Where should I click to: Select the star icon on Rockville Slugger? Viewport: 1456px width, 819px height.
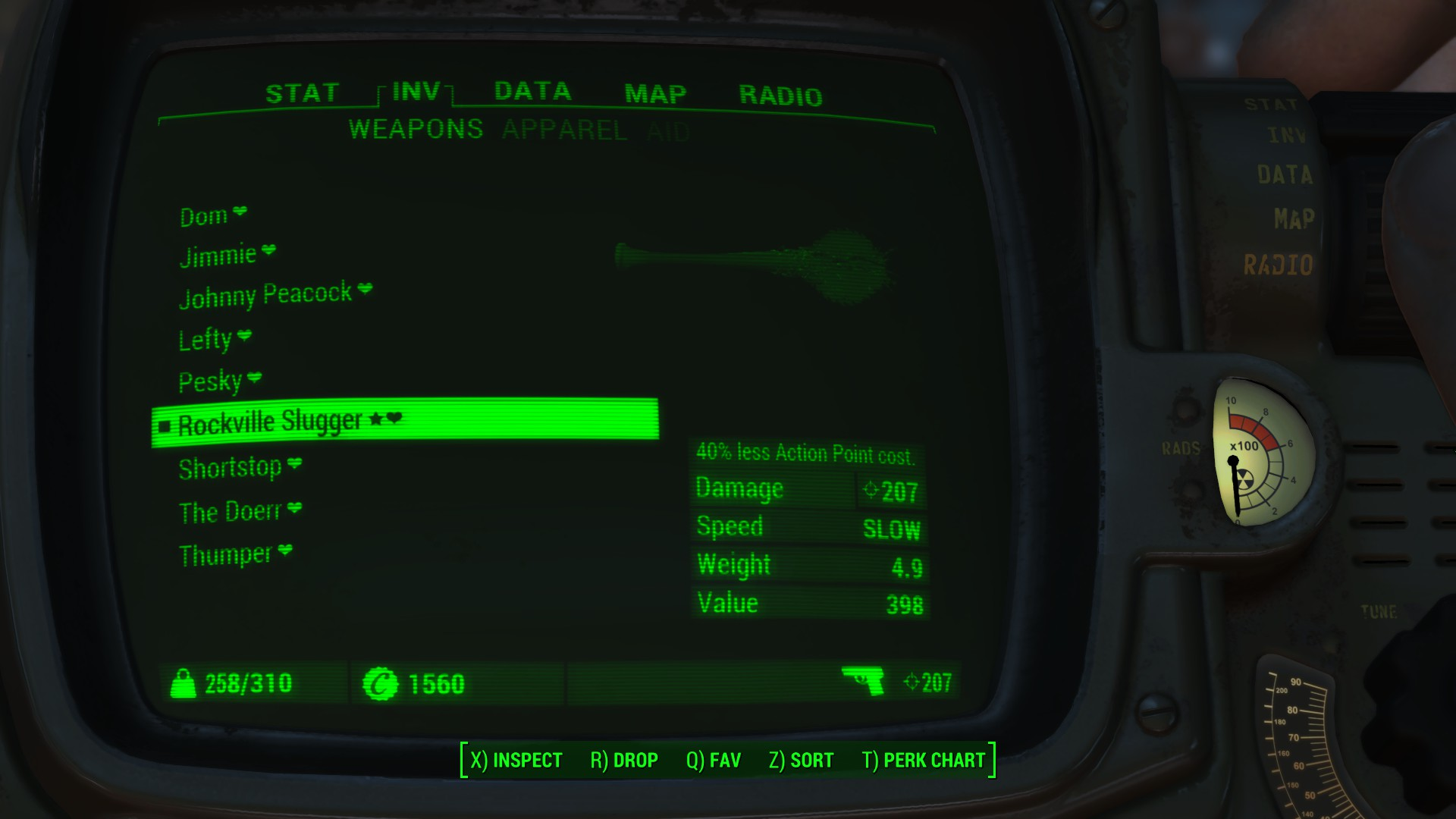[375, 418]
